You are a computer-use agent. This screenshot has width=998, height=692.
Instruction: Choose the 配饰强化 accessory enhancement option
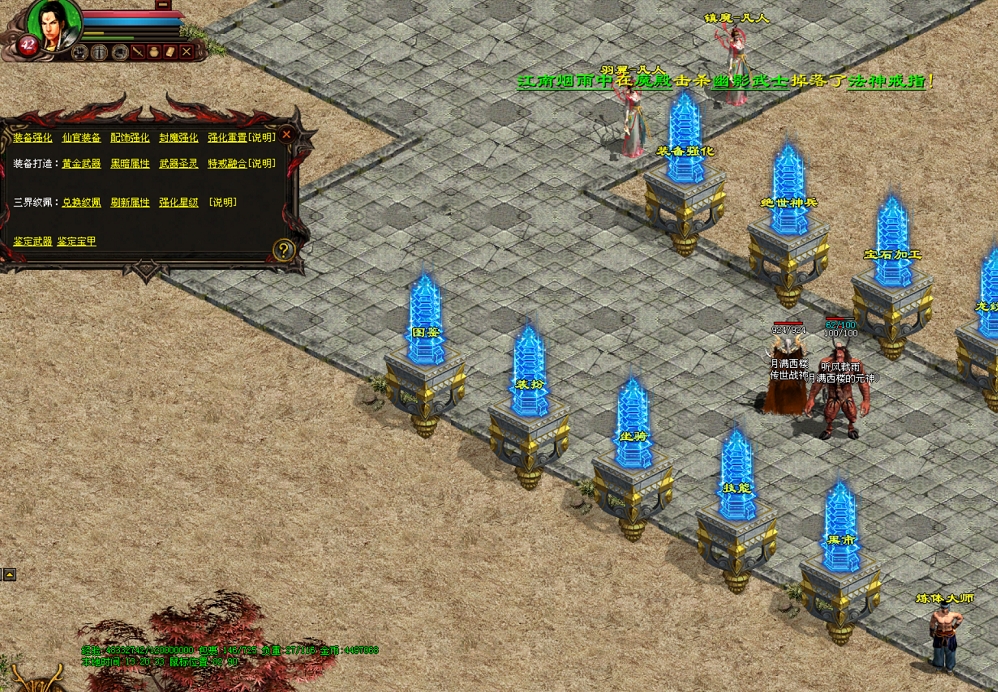click(130, 138)
